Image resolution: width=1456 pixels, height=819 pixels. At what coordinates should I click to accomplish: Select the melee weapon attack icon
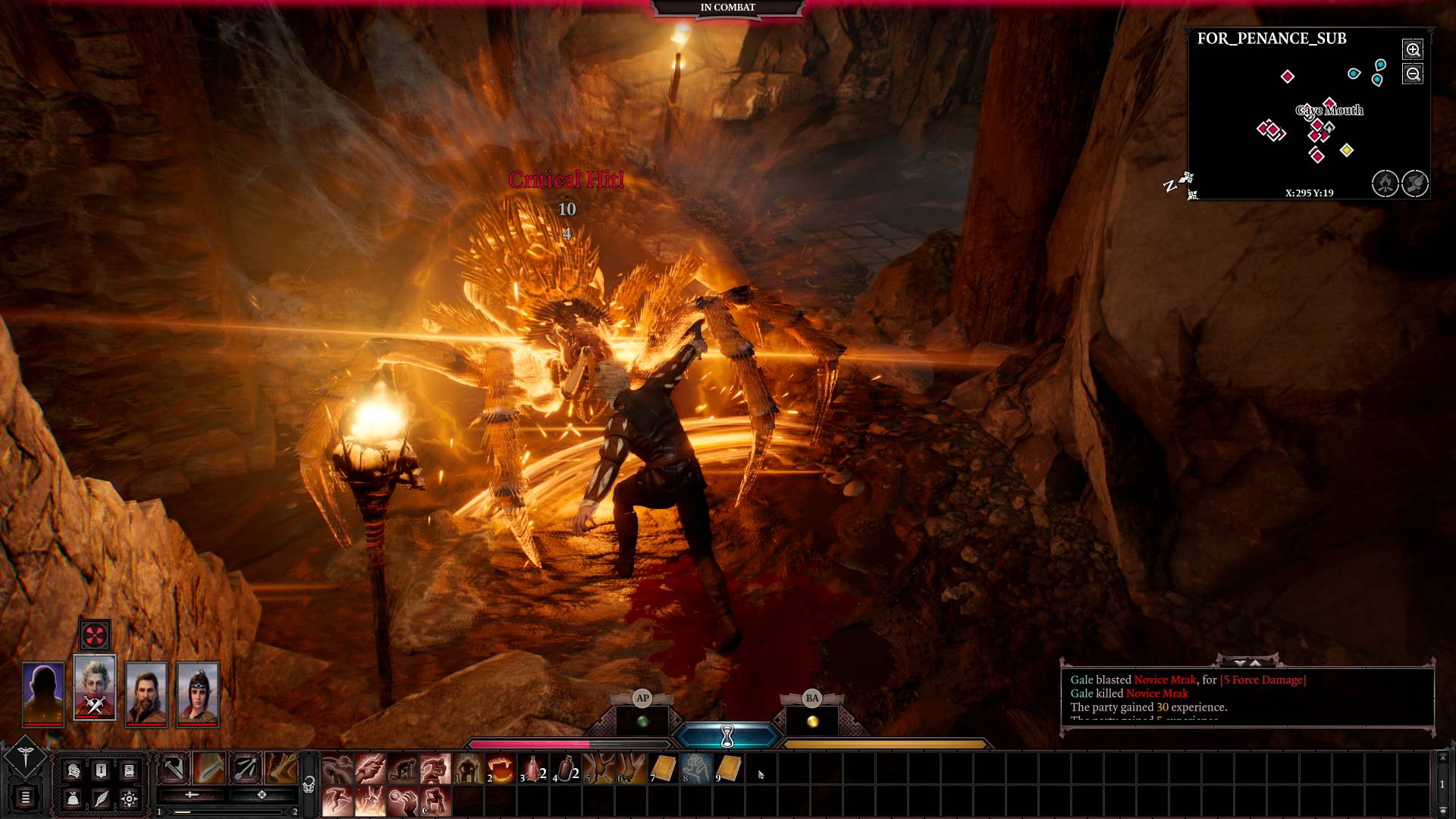tap(174, 768)
